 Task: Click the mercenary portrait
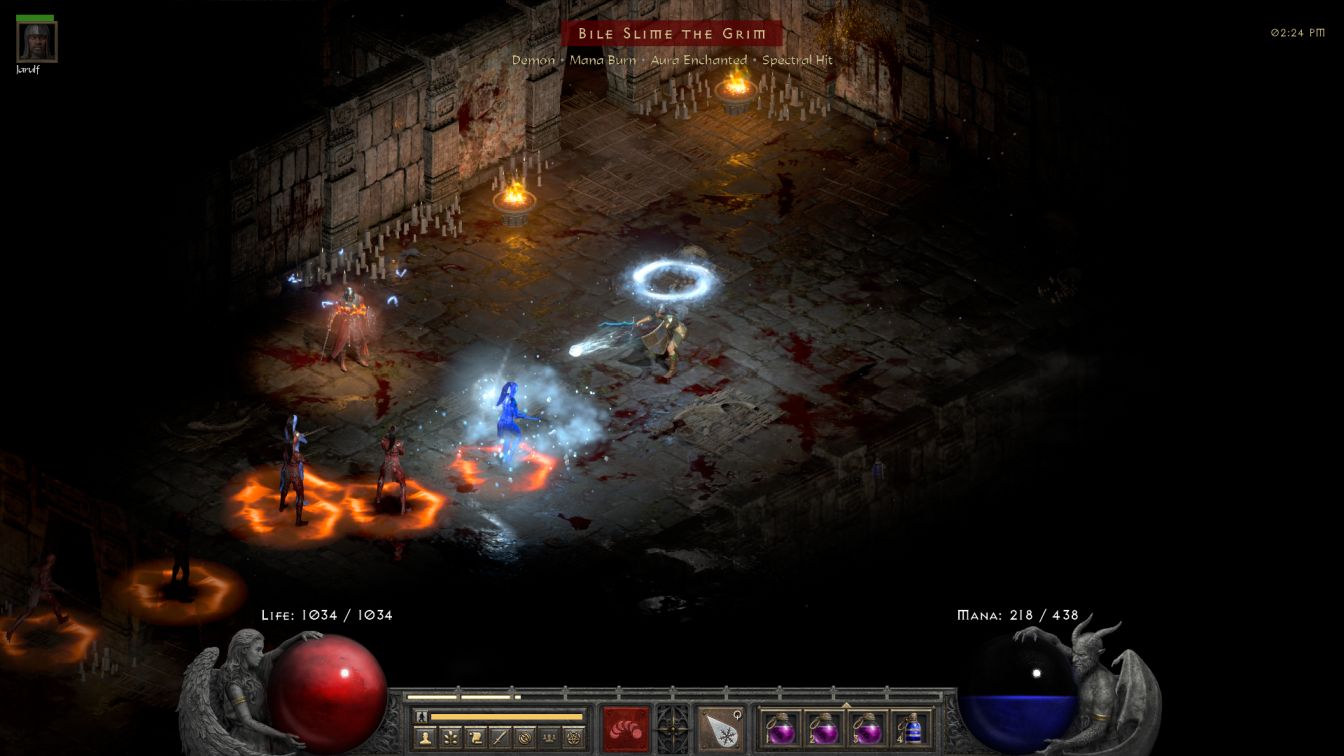(37, 42)
